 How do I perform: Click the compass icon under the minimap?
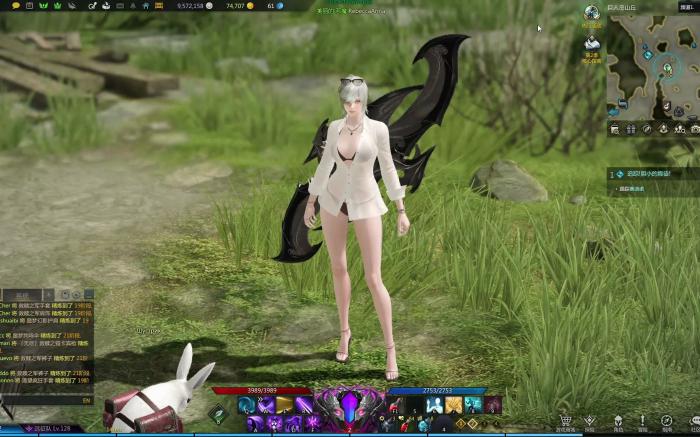tap(647, 129)
